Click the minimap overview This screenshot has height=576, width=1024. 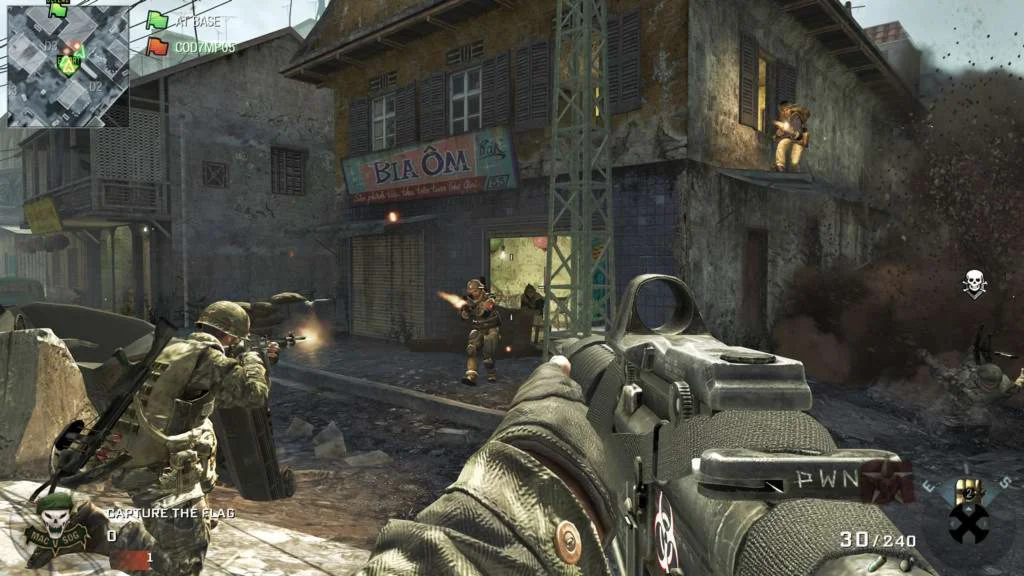(x=68, y=66)
